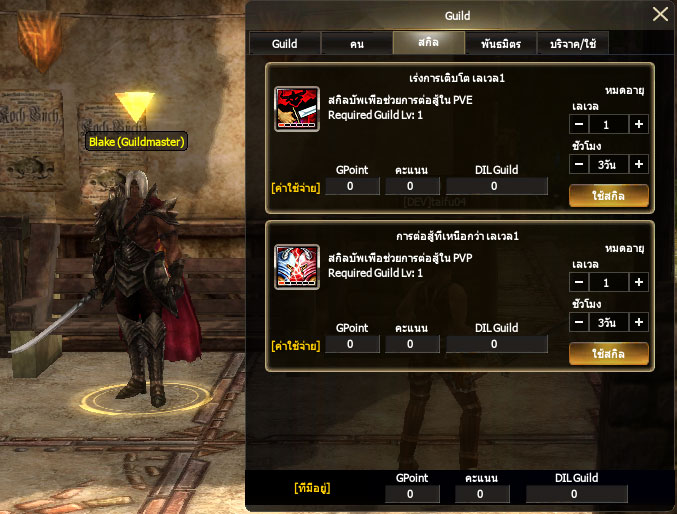Select the red PVE guild skill icon
Viewport: 677px width, 514px height.
click(x=297, y=109)
